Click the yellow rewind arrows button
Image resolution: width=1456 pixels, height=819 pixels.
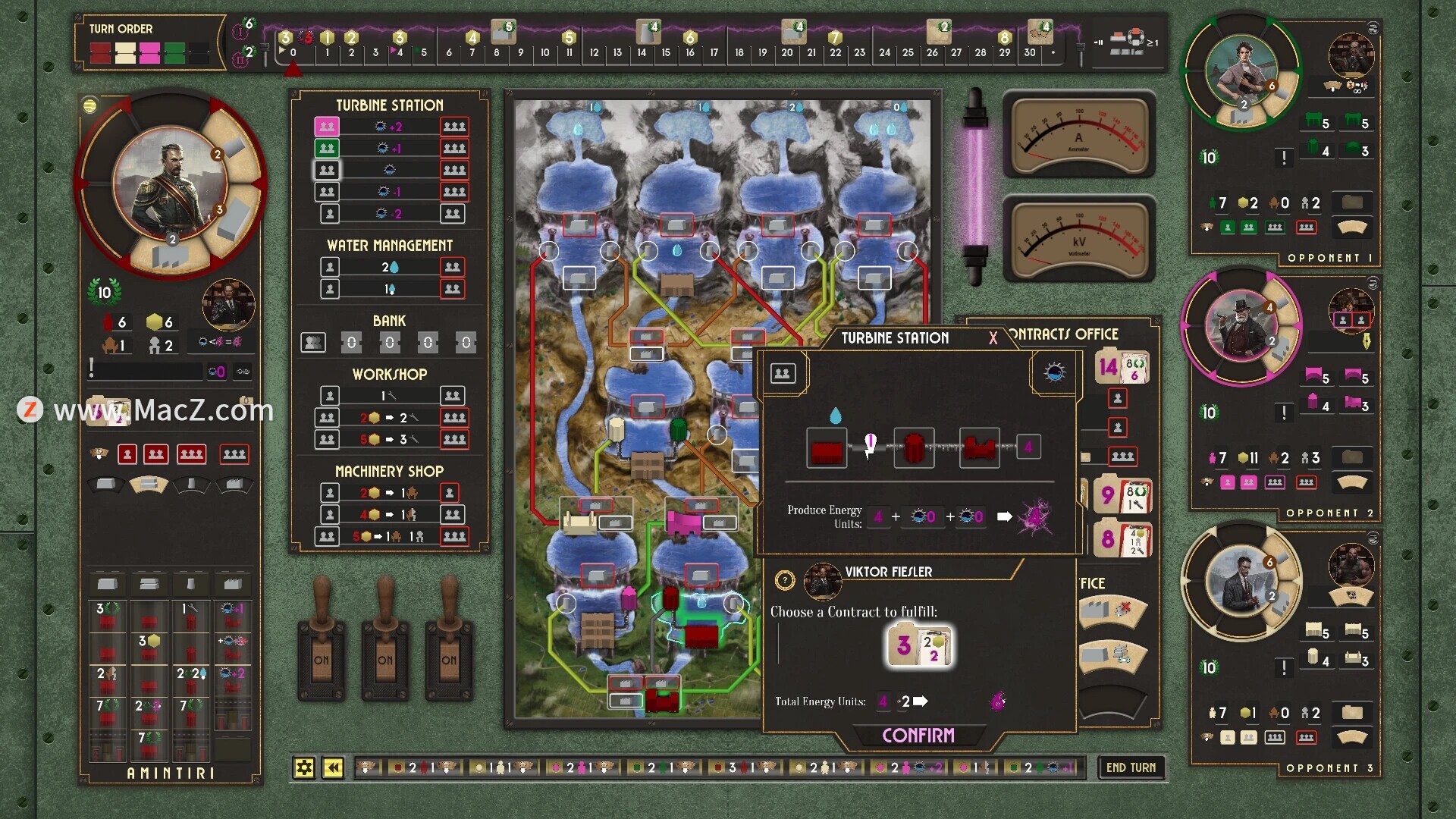[x=333, y=768]
